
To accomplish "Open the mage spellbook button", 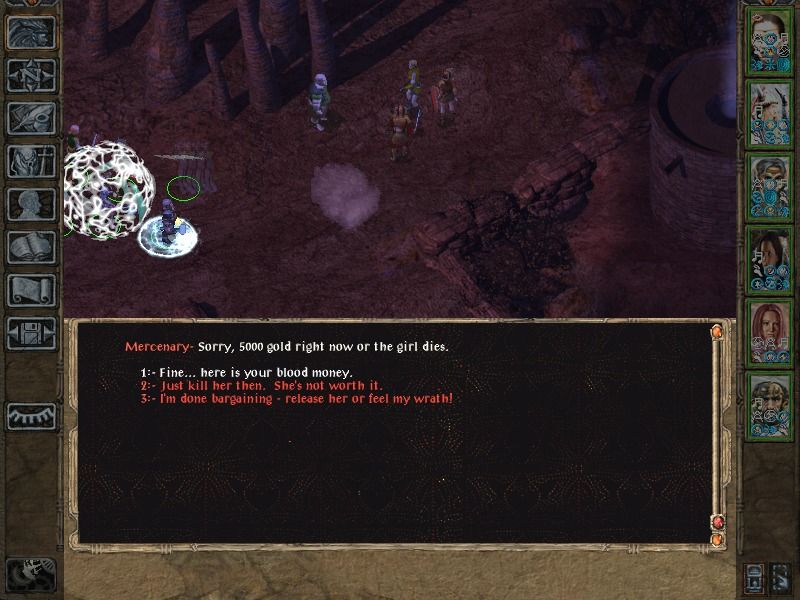I will pos(31,247).
